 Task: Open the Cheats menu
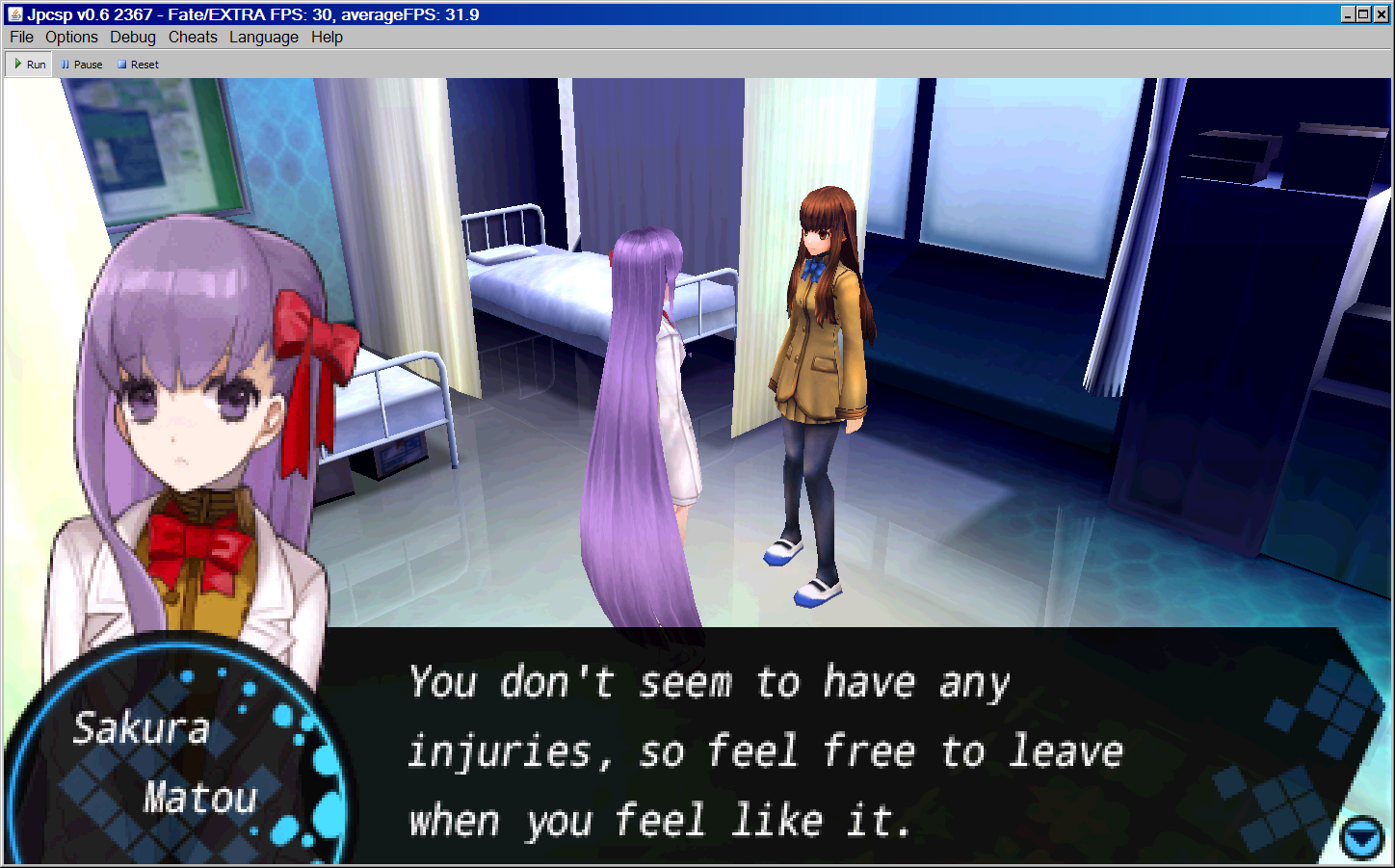(193, 37)
